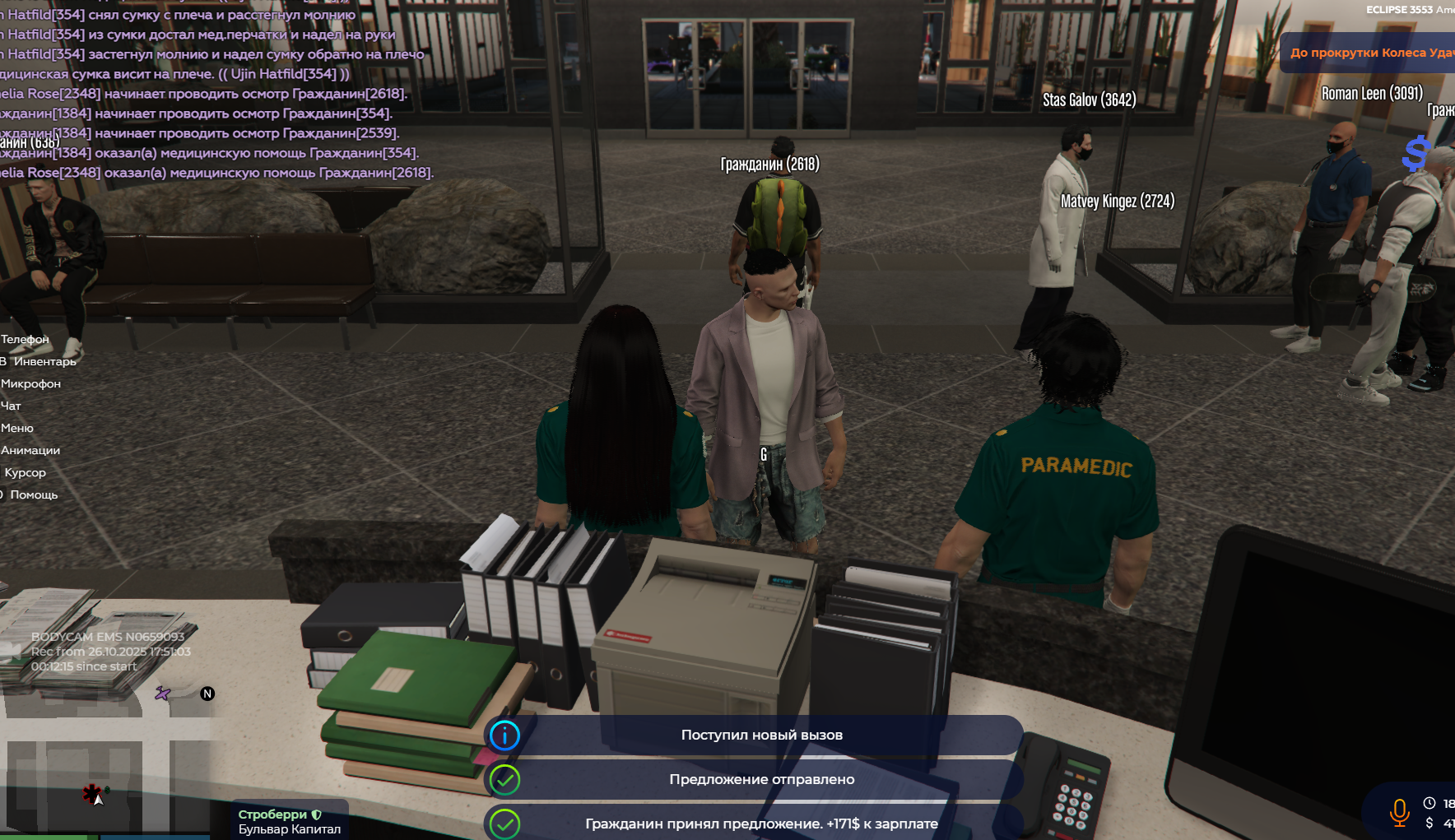This screenshot has height=840, width=1455.
Task: Click the blue info icon on notification
Action: coord(504,735)
